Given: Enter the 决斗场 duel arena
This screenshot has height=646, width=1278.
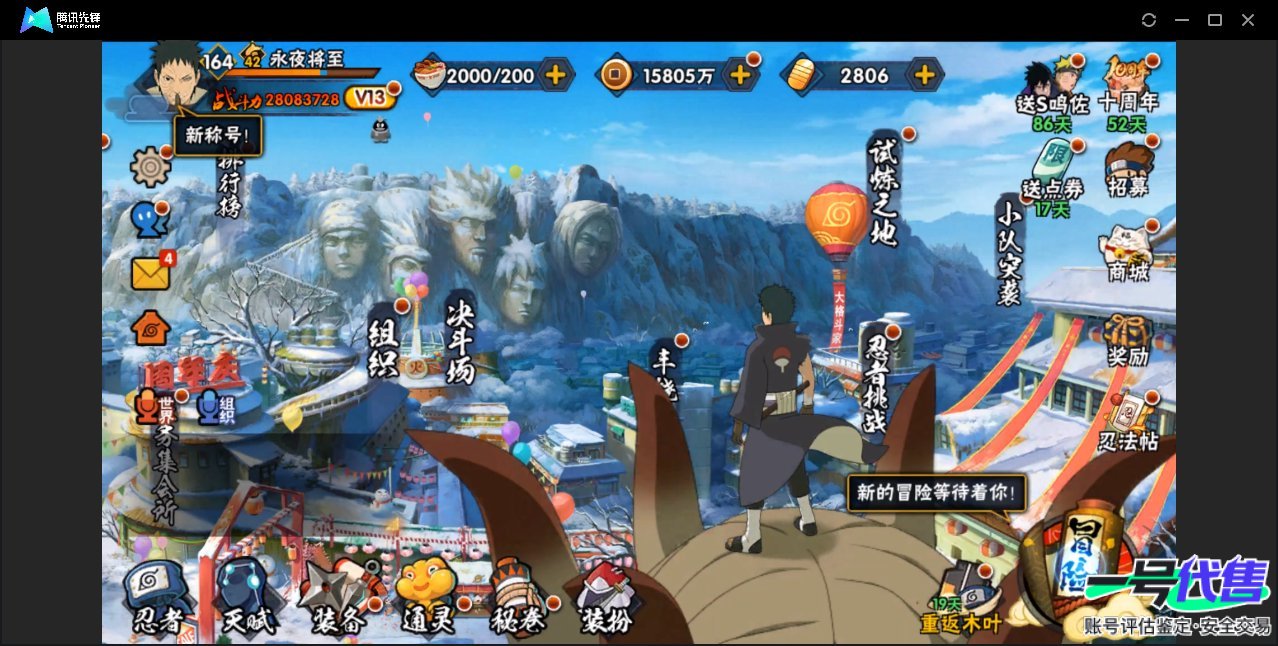Looking at the screenshot, I should (x=461, y=340).
